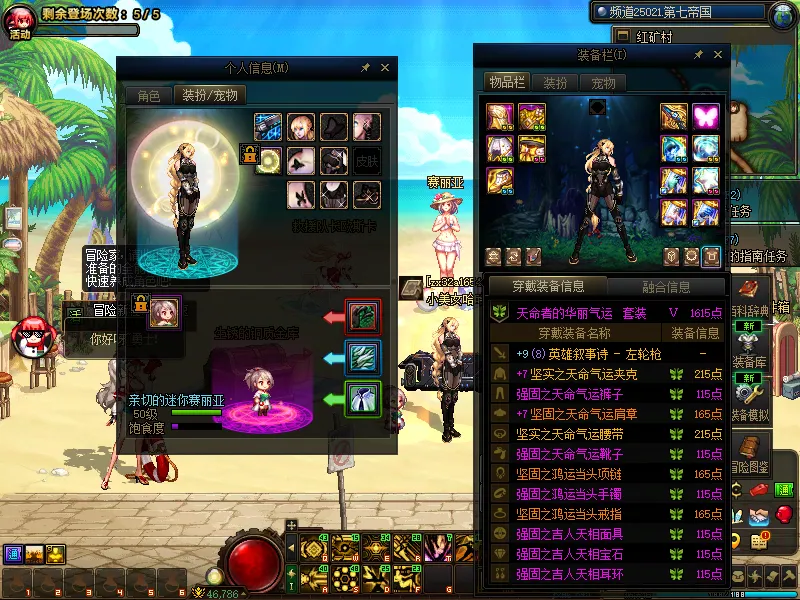Open the 物品栏 tab in the equipment window
Image resolution: width=800 pixels, height=600 pixels.
[506, 83]
